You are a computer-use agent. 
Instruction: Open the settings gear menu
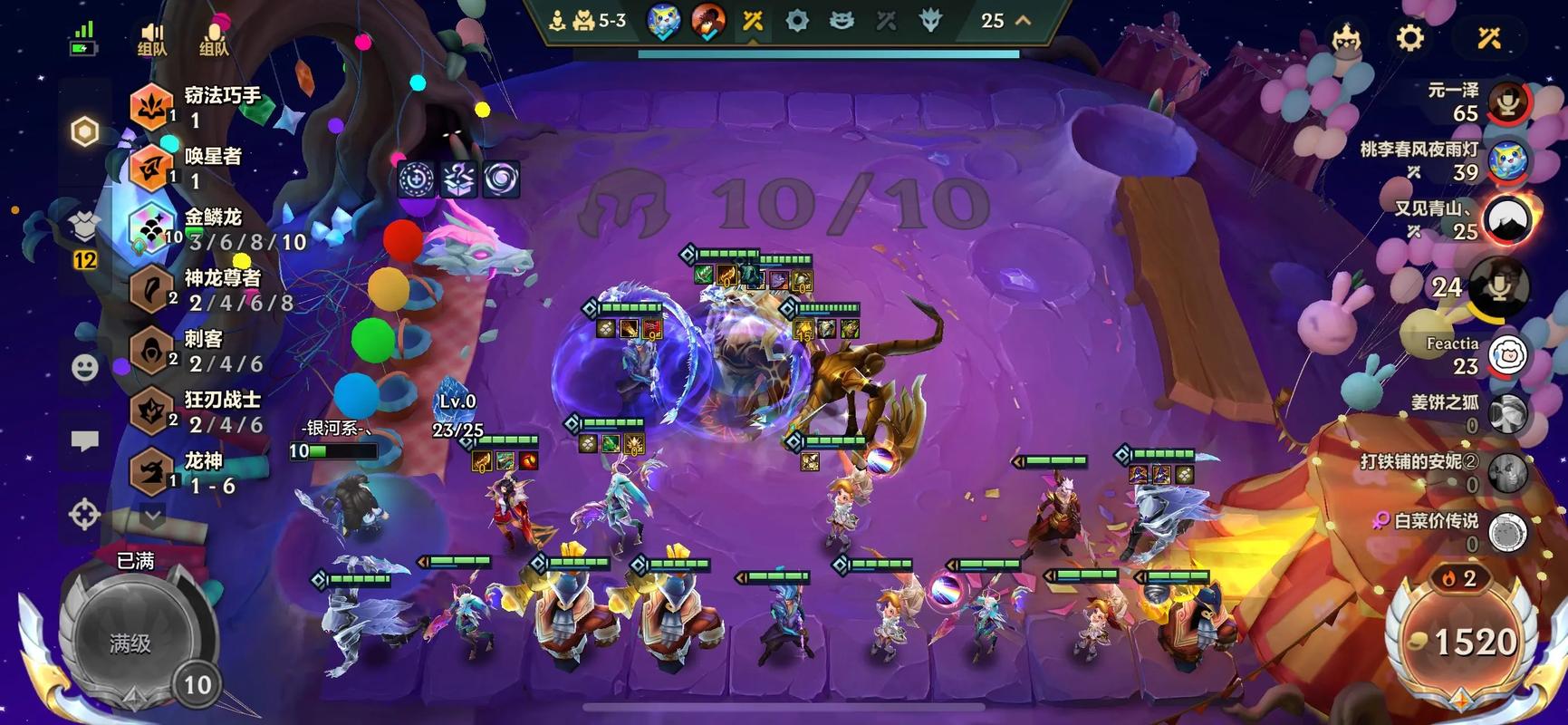click(x=1409, y=38)
